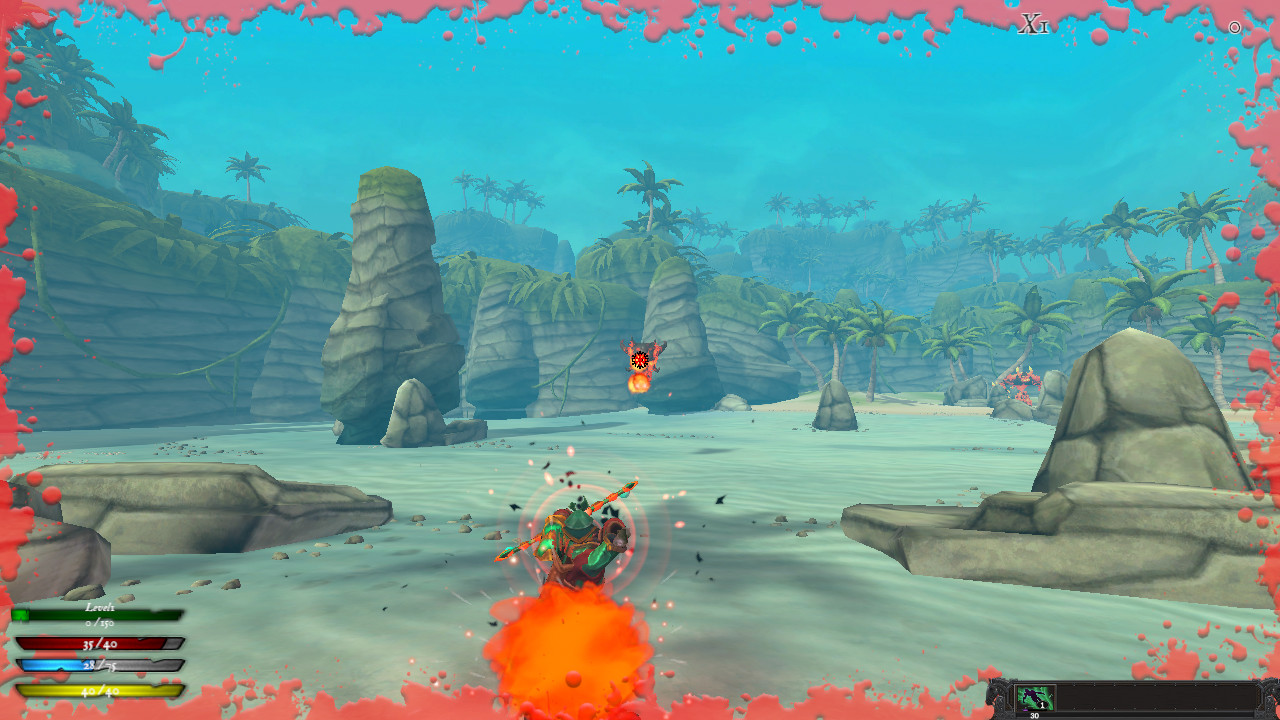Click the 'Level 1' label above the XP bar
This screenshot has width=1280, height=720.
[101, 607]
